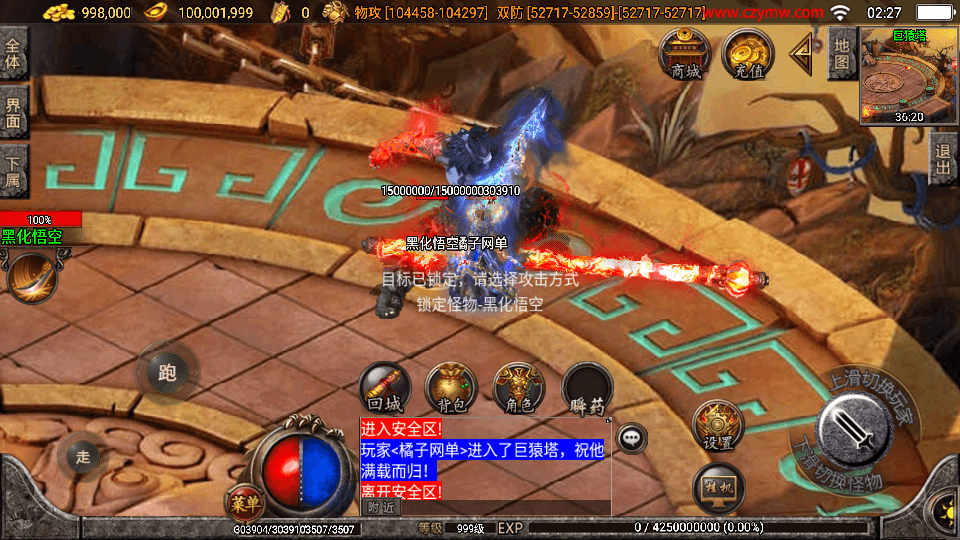Toggle 挂机 auto-battle mode
The height and width of the screenshot is (540, 960).
718,488
